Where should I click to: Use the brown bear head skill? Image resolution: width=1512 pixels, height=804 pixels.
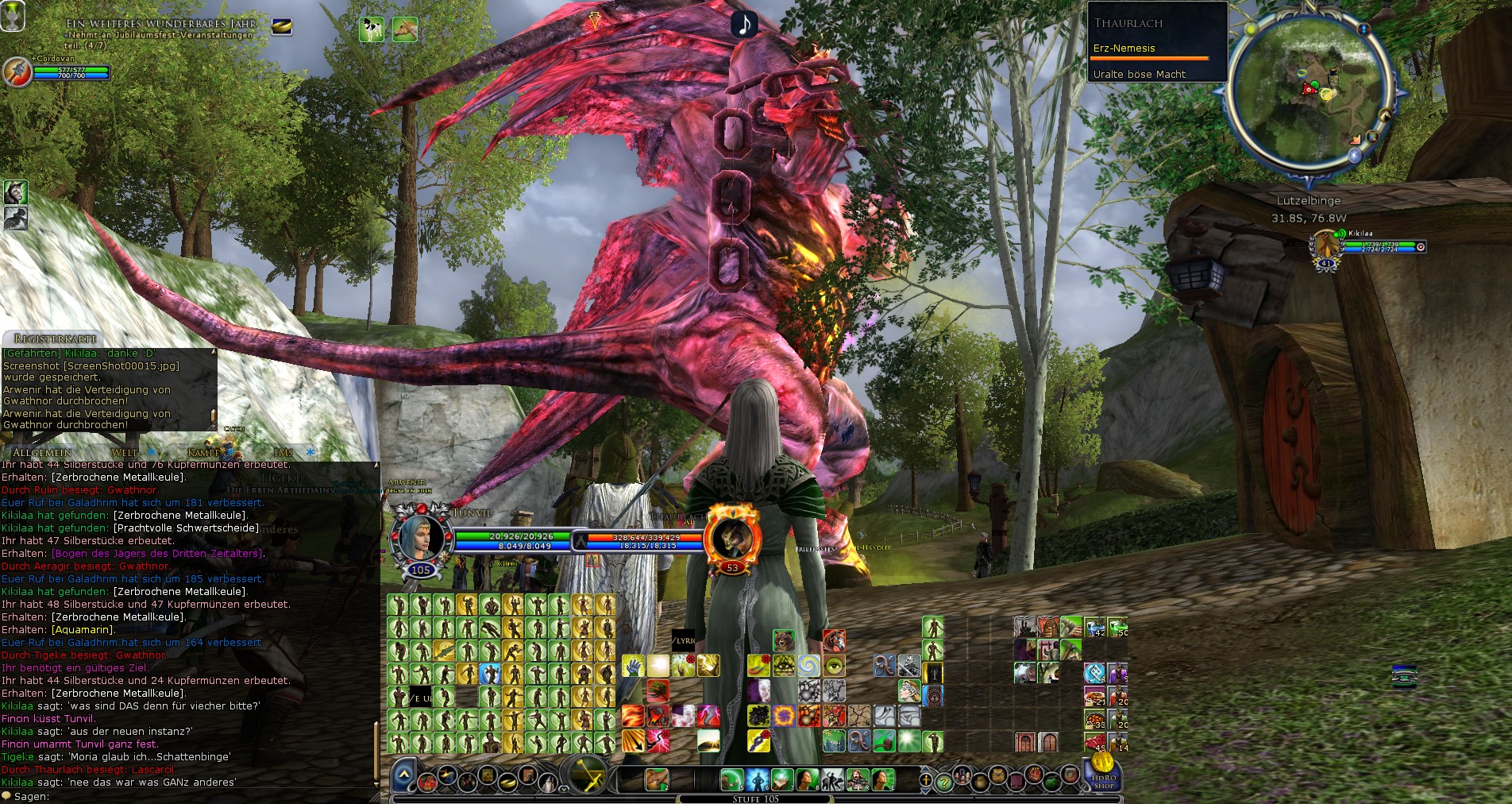click(x=784, y=640)
